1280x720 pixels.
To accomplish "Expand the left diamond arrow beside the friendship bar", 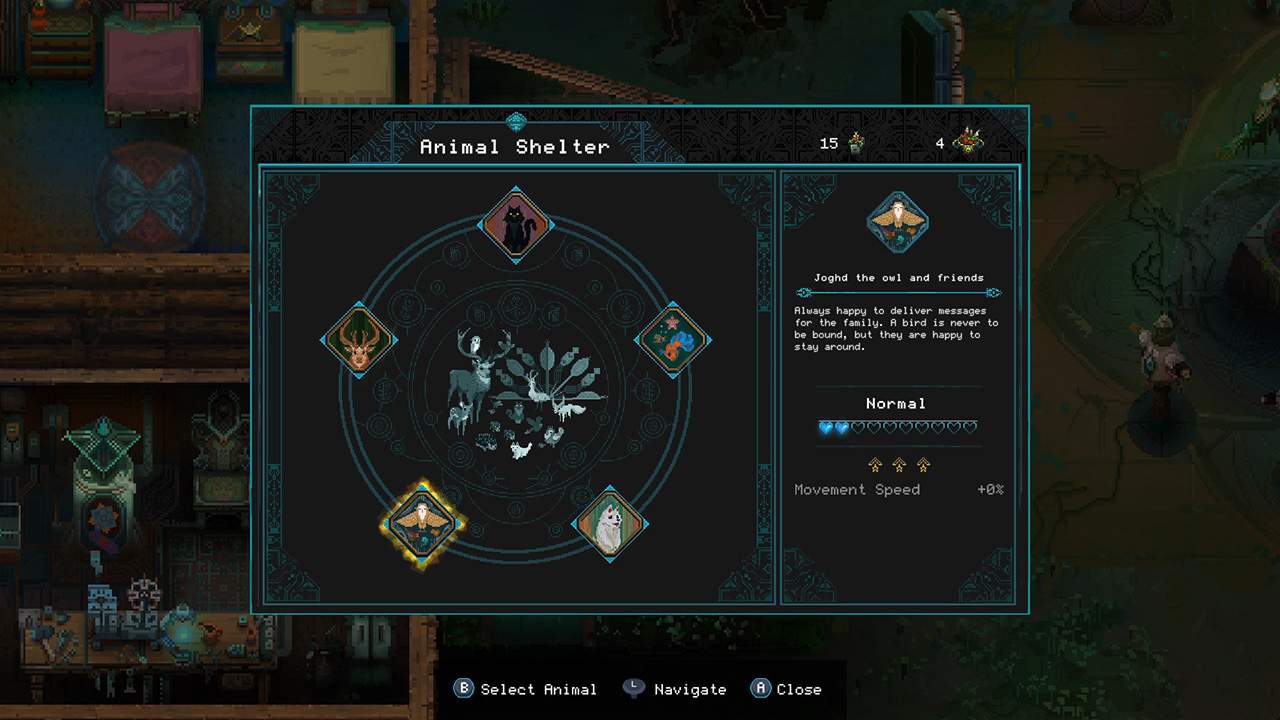I will 803,292.
